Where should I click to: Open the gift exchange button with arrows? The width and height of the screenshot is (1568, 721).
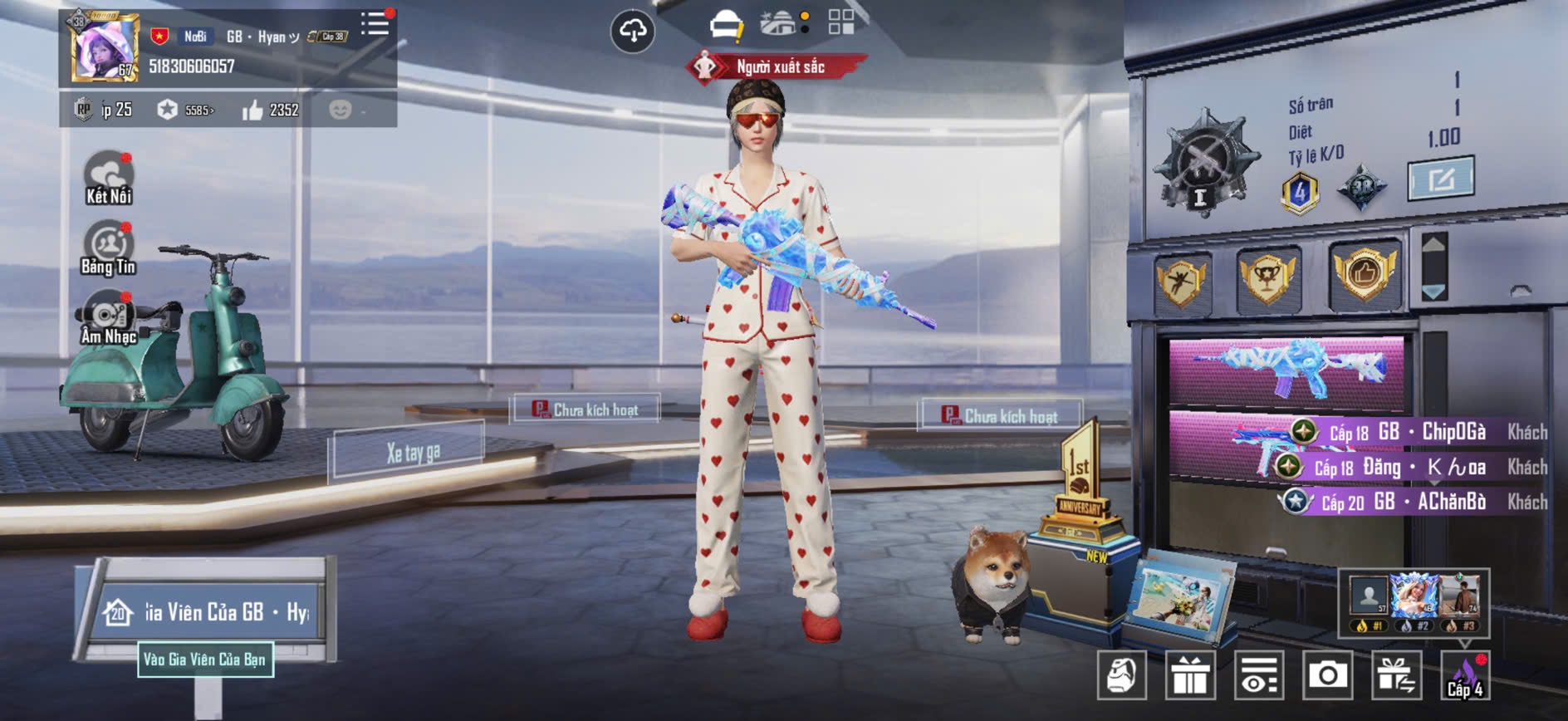[1396, 675]
